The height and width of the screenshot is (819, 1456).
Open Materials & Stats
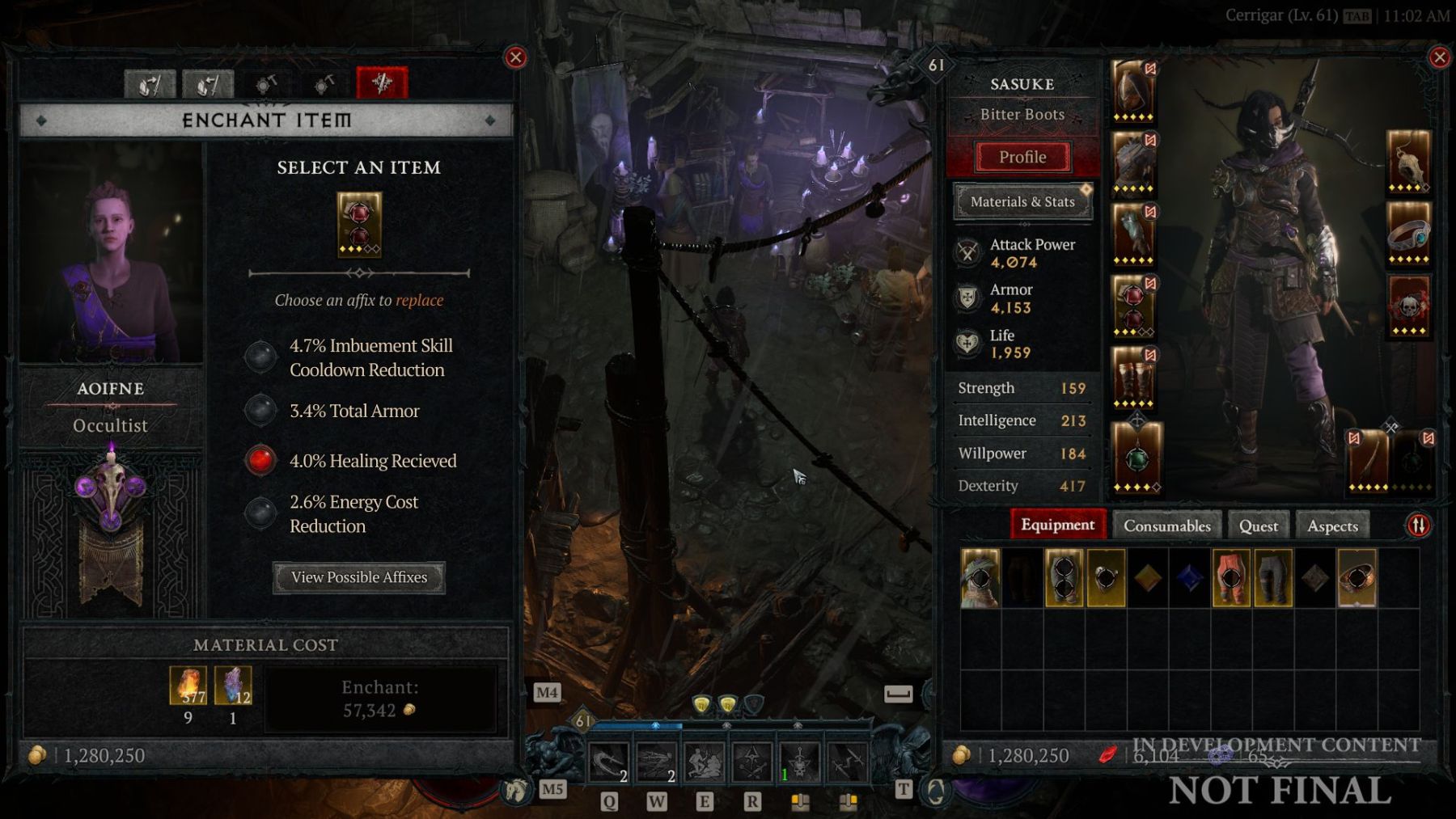1022,201
